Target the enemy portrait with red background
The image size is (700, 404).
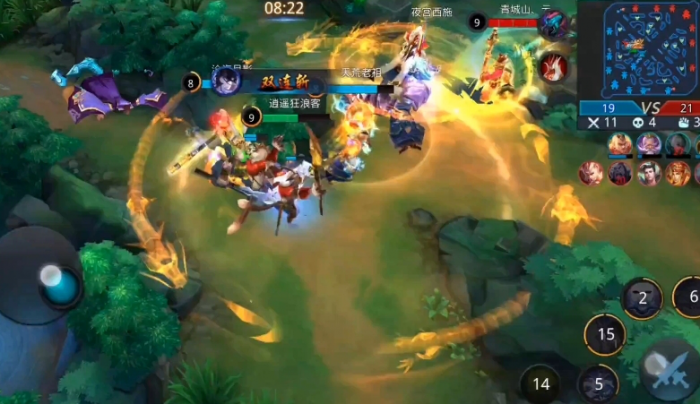[x=553, y=66]
